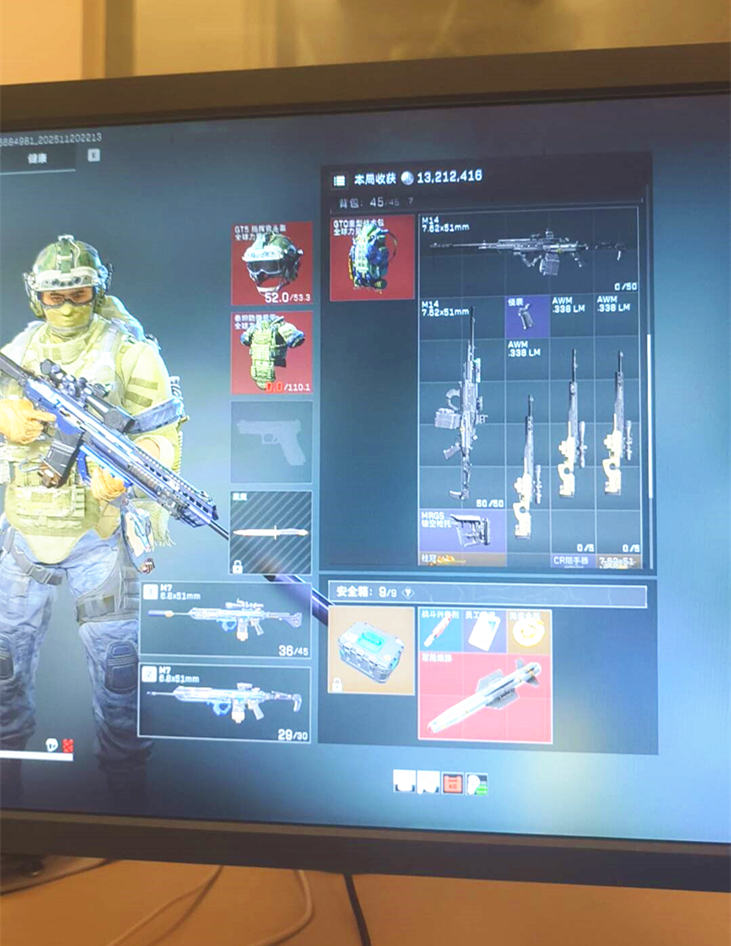Image resolution: width=731 pixels, height=946 pixels.
Task: Select the M7 rifle with 29/30 ammo
Action: point(225,702)
